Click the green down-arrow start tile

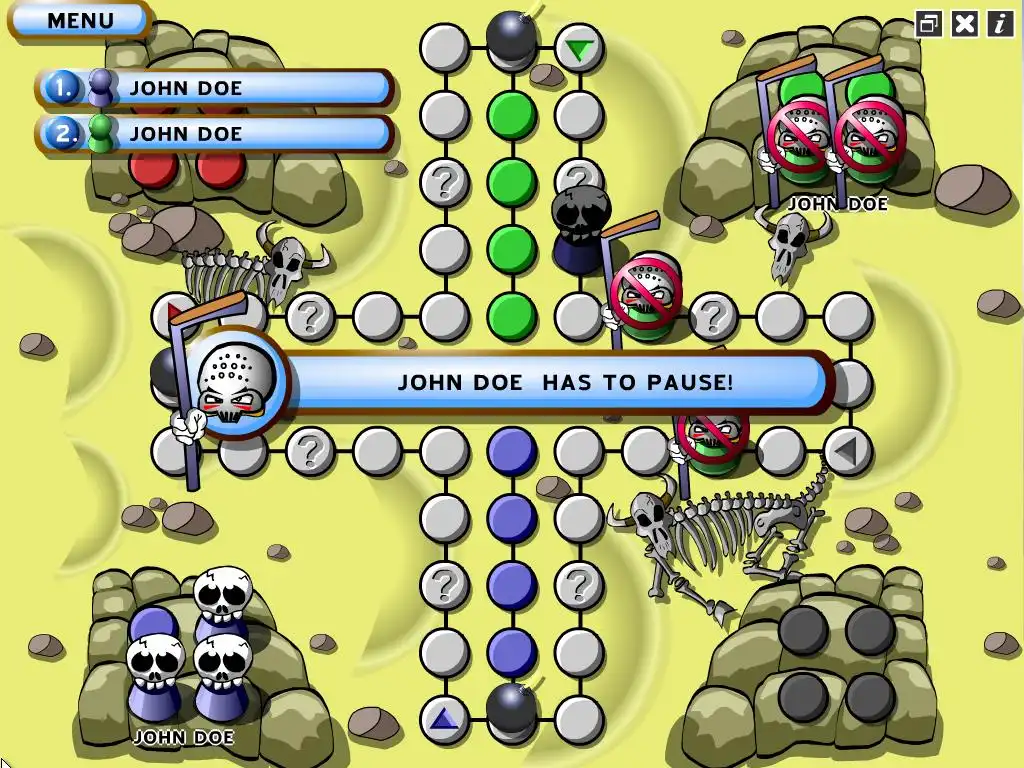coord(578,48)
